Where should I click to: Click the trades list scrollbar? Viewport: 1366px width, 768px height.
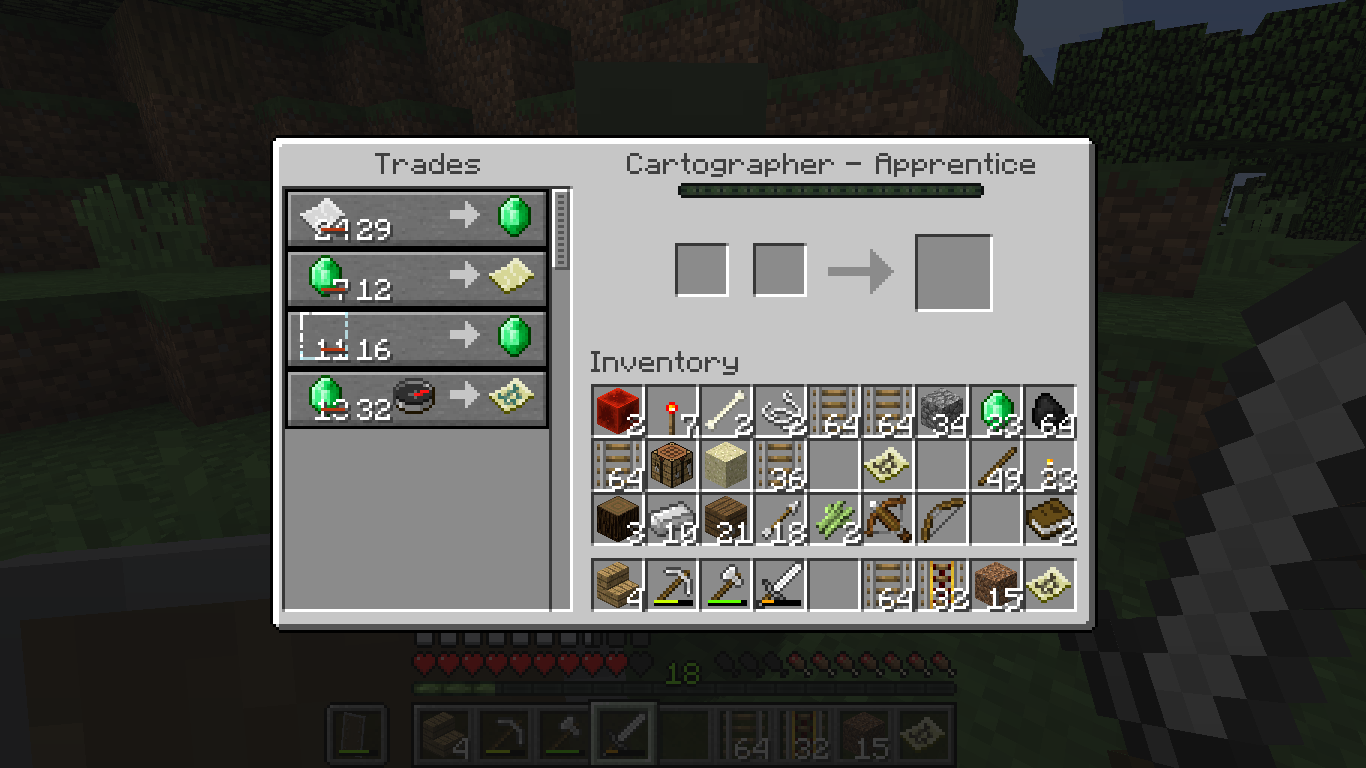click(561, 230)
